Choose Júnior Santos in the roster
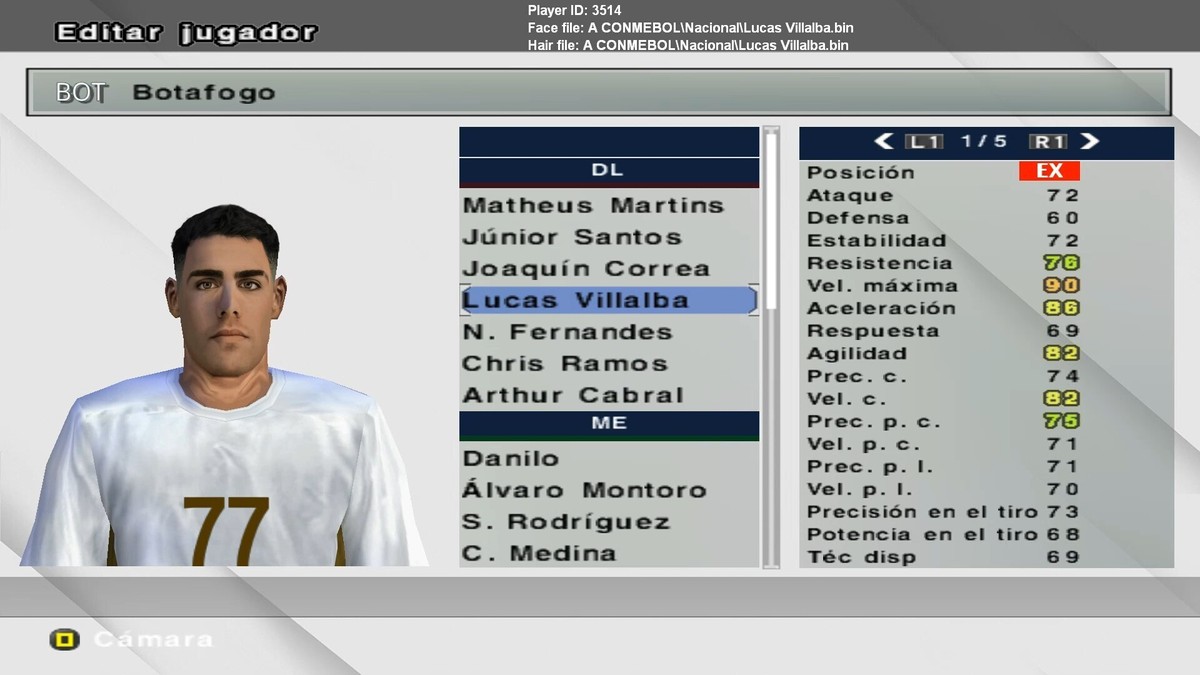The width and height of the screenshot is (1200, 675). pos(572,238)
